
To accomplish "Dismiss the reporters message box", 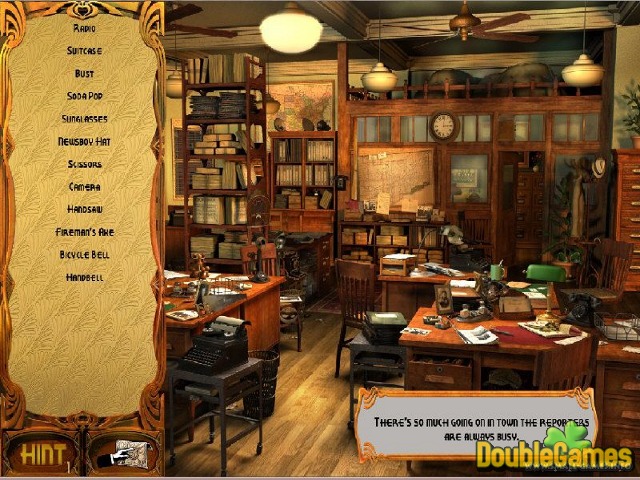I will point(475,428).
